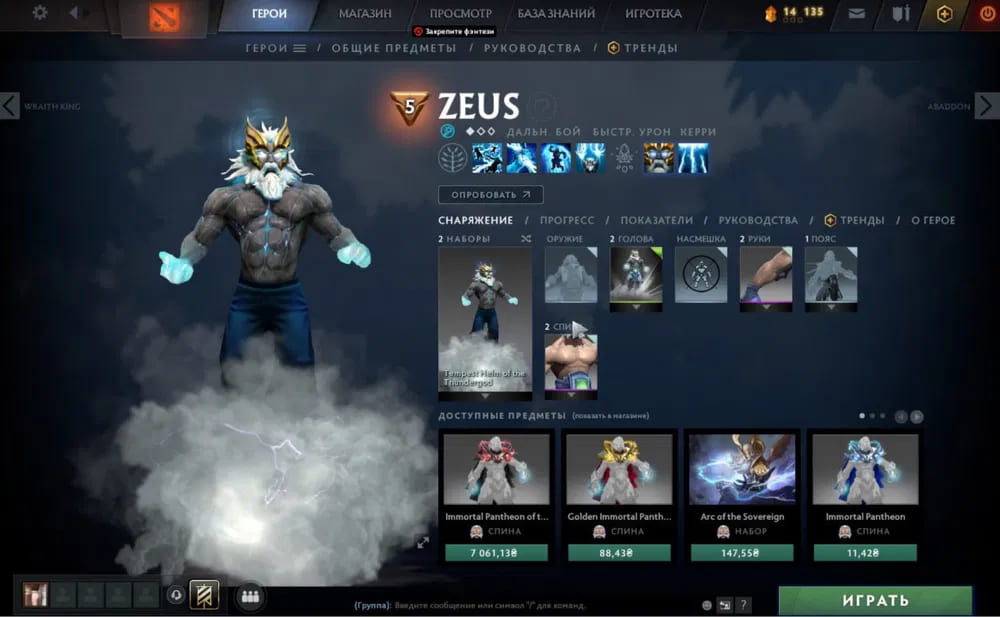Go to the ИГРОТЕКА tab
Screen dimensions: 1000x617
tap(653, 14)
